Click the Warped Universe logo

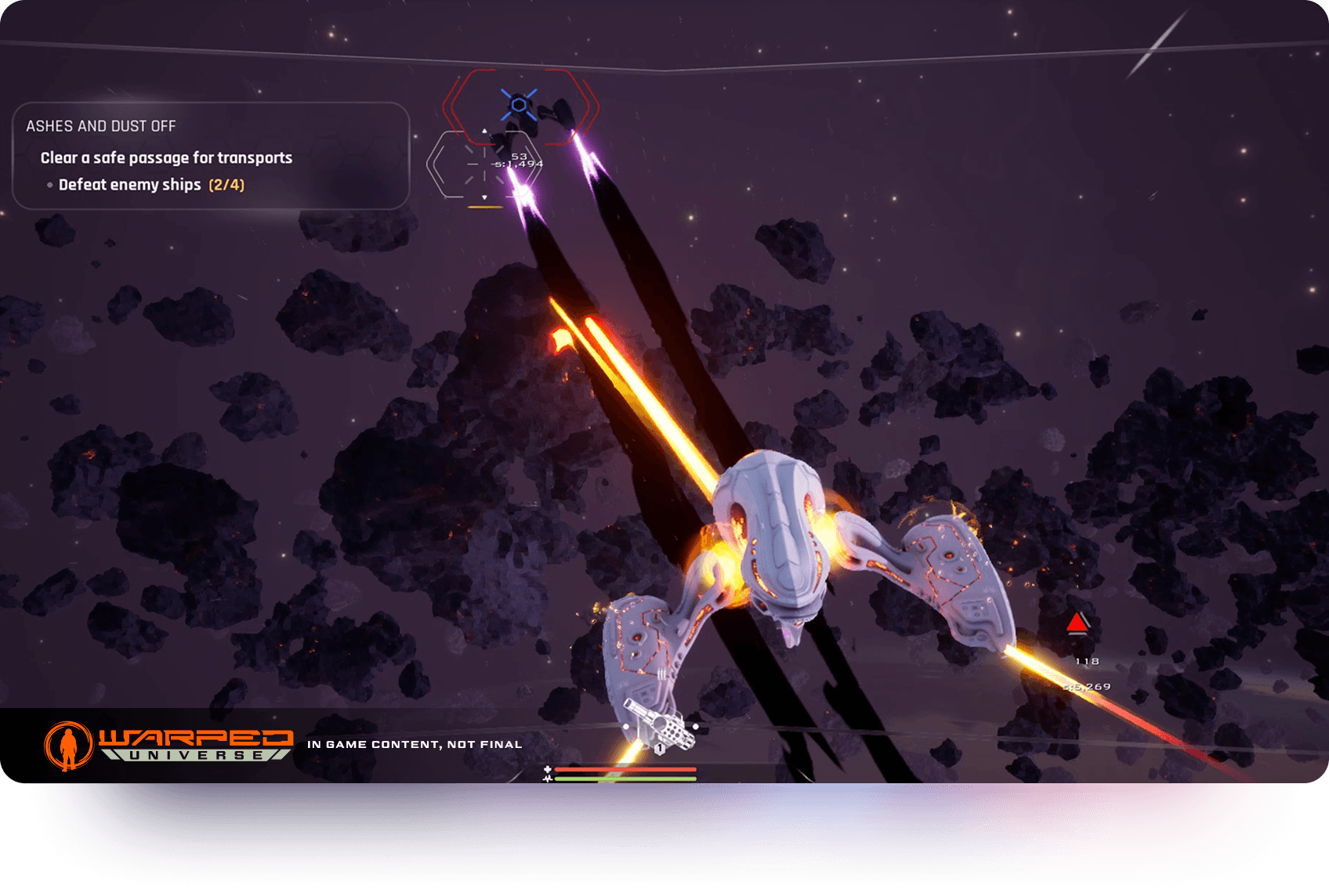pos(168,745)
